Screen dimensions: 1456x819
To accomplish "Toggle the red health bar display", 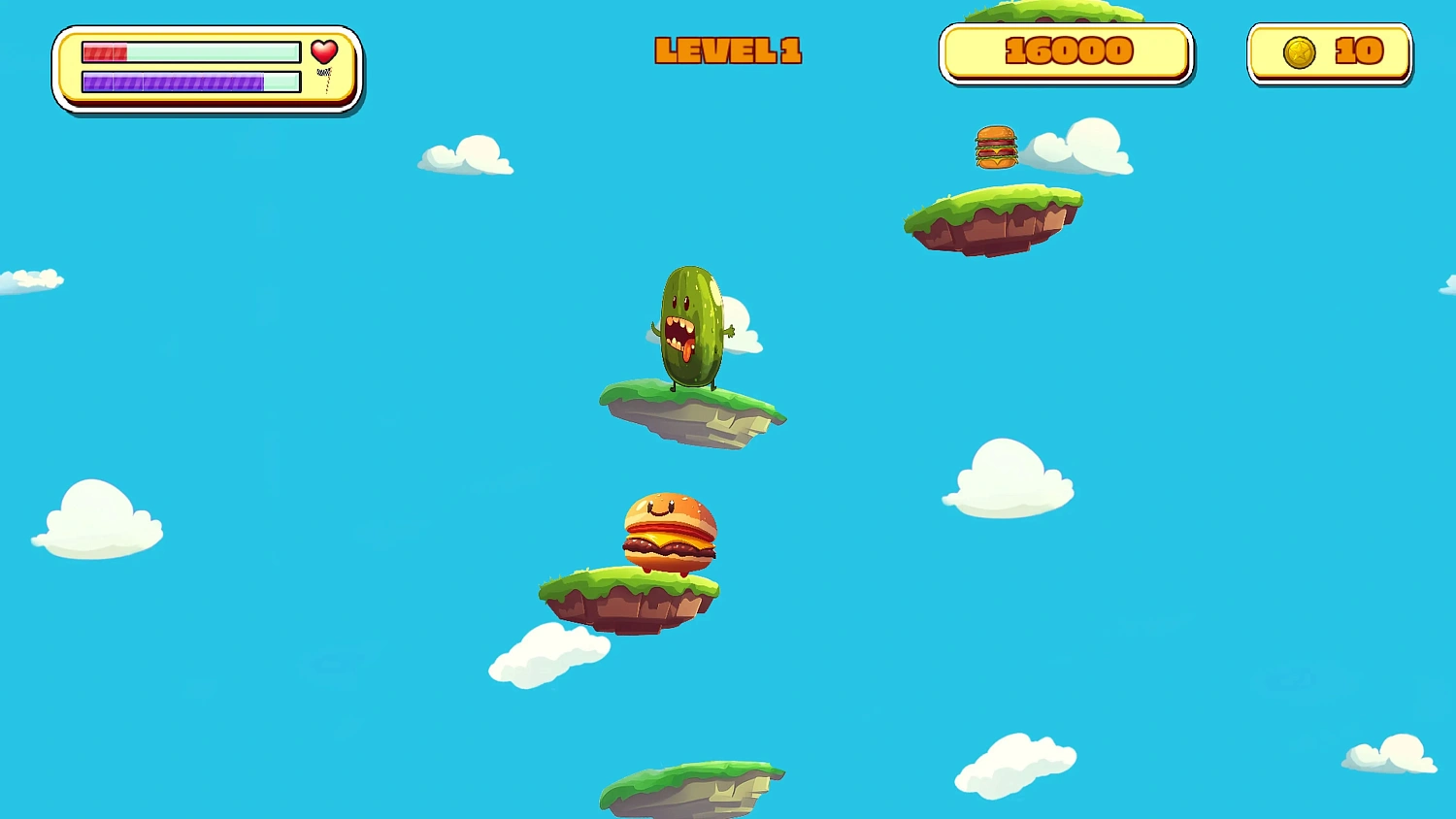I will point(189,51).
